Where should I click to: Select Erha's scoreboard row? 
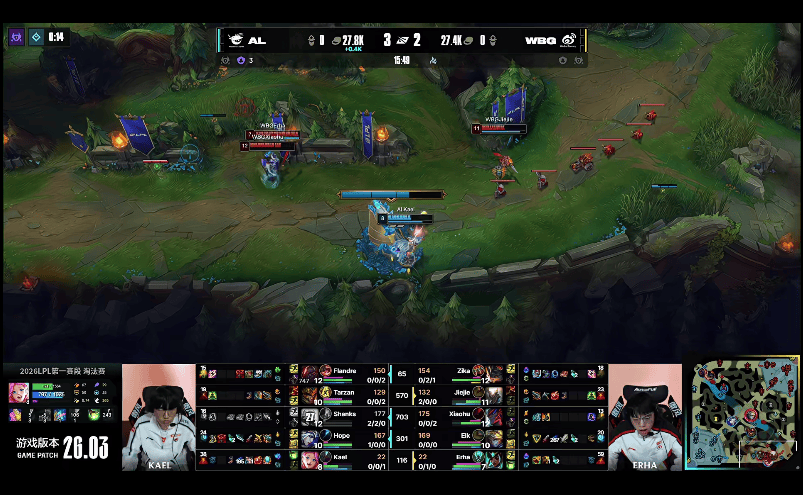click(460, 457)
